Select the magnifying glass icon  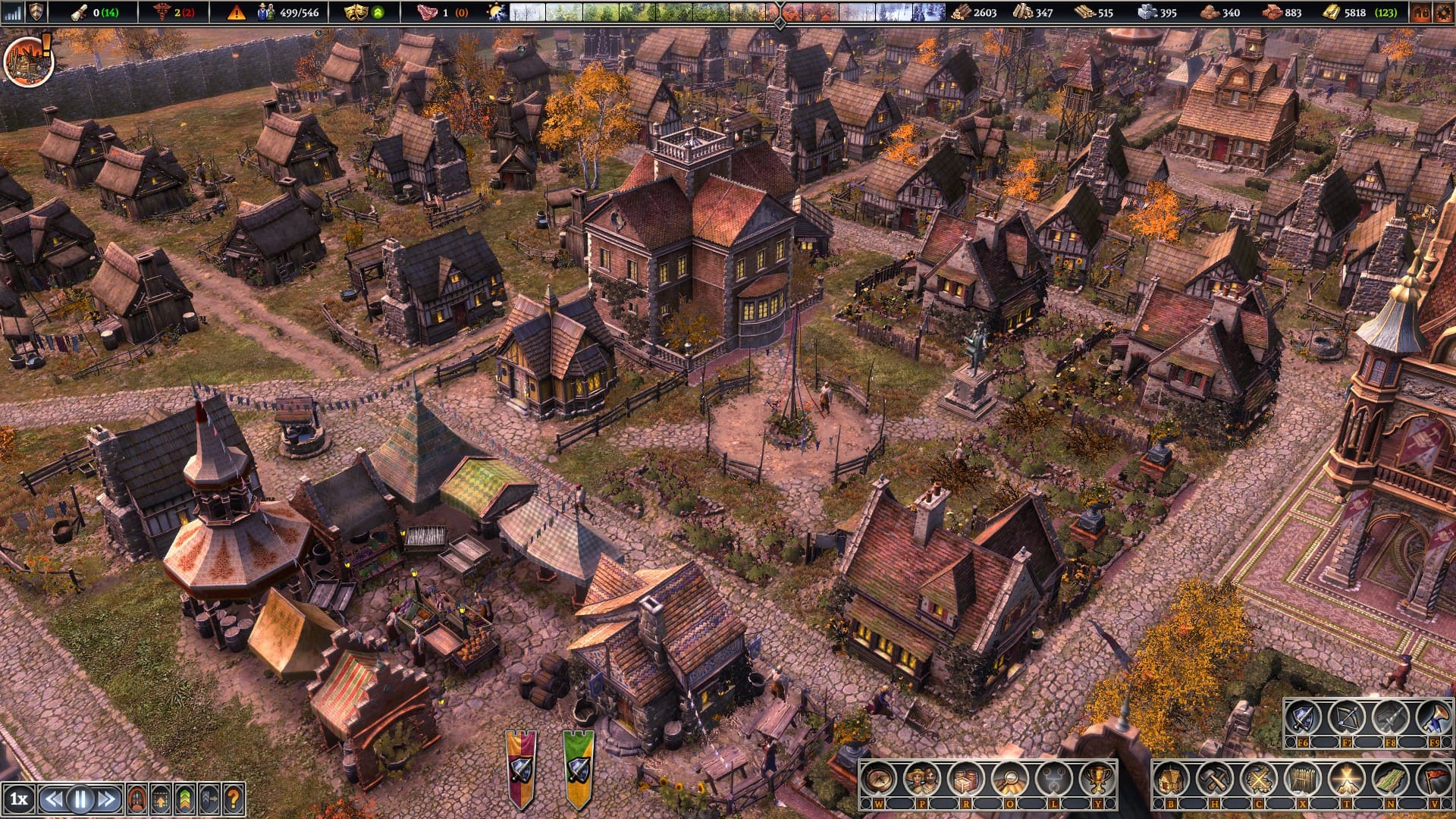pyautogui.click(x=1009, y=779)
